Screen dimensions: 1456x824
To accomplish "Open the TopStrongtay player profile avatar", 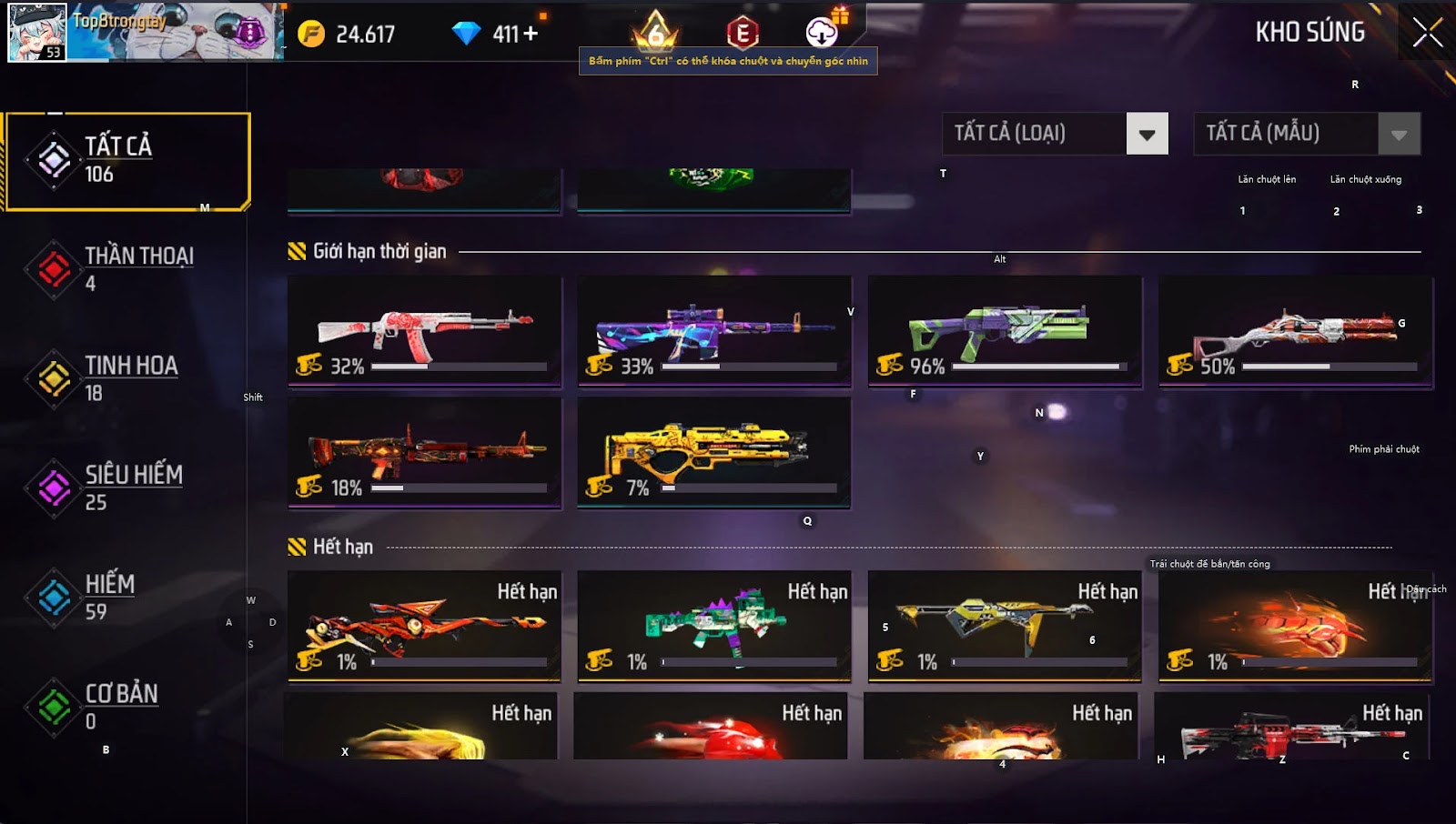I will tap(37, 33).
